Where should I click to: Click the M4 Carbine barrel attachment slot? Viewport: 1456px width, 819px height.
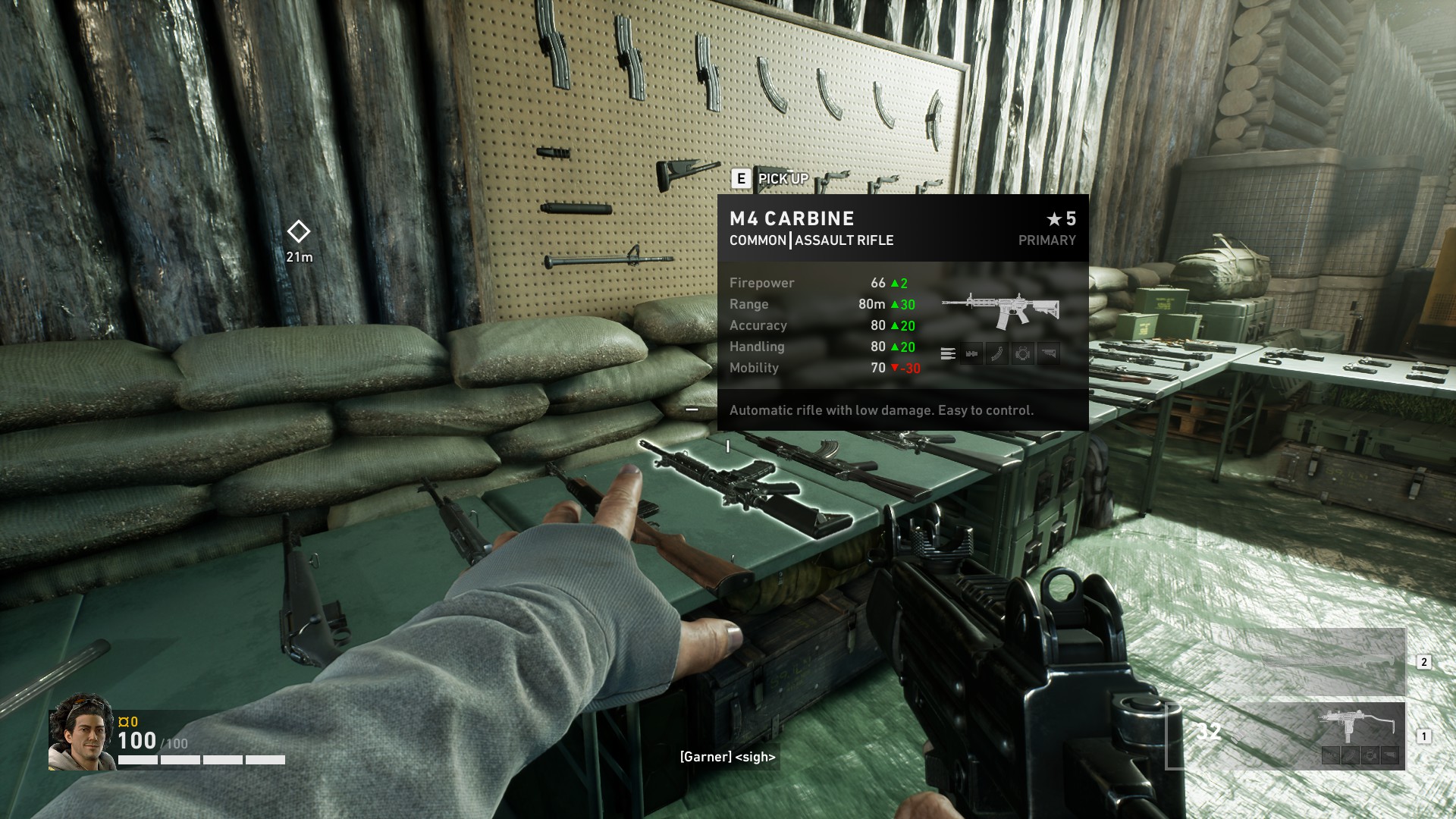971,353
